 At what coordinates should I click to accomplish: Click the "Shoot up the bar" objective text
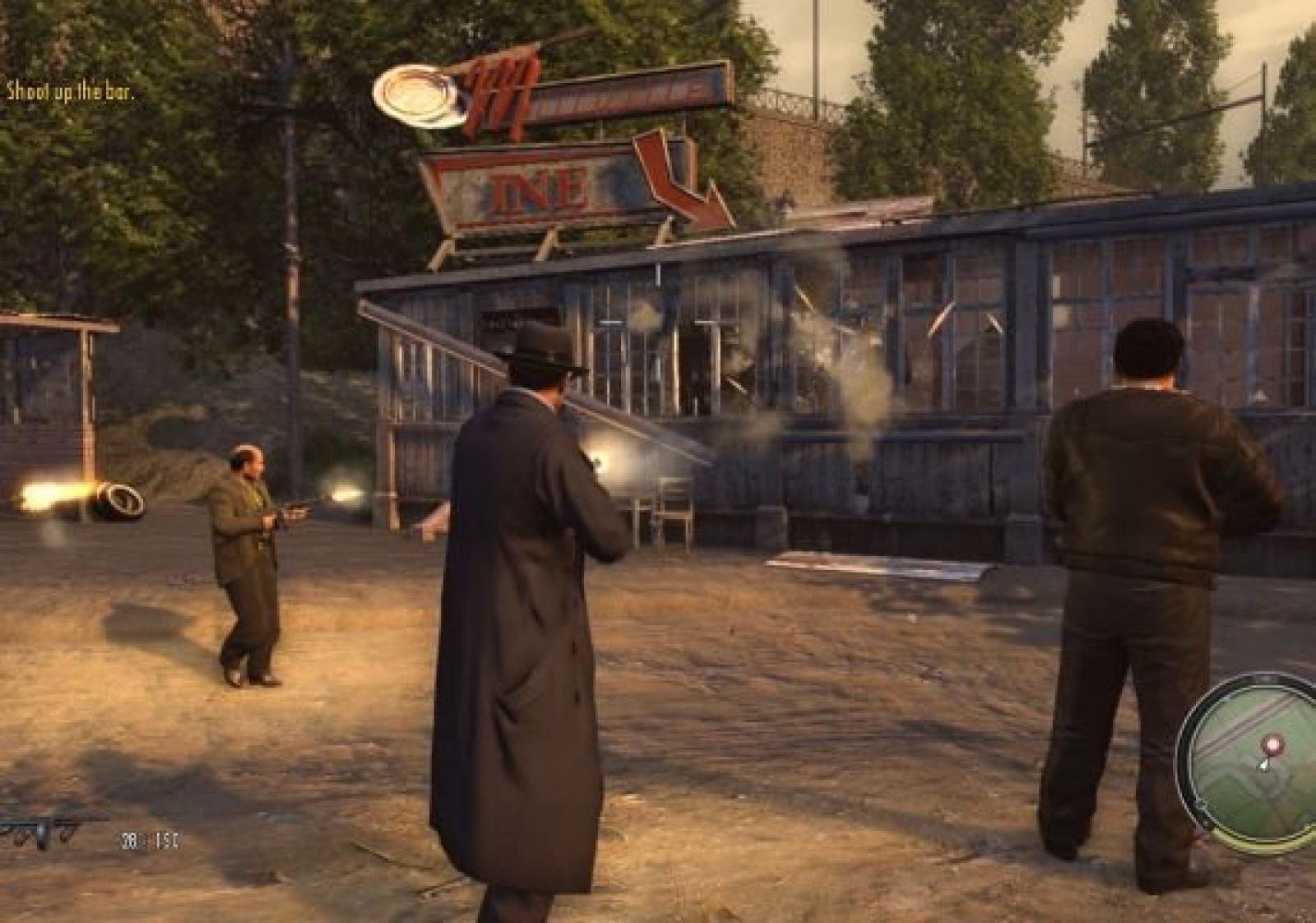(x=70, y=90)
